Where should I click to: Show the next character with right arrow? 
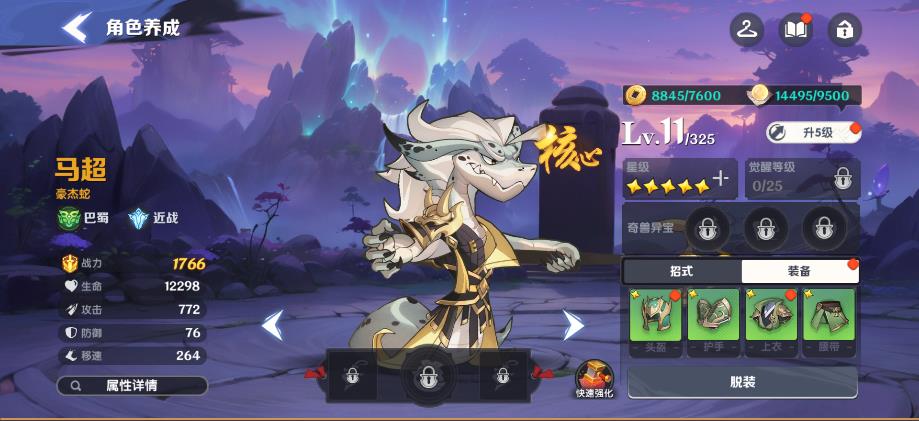click(x=572, y=324)
